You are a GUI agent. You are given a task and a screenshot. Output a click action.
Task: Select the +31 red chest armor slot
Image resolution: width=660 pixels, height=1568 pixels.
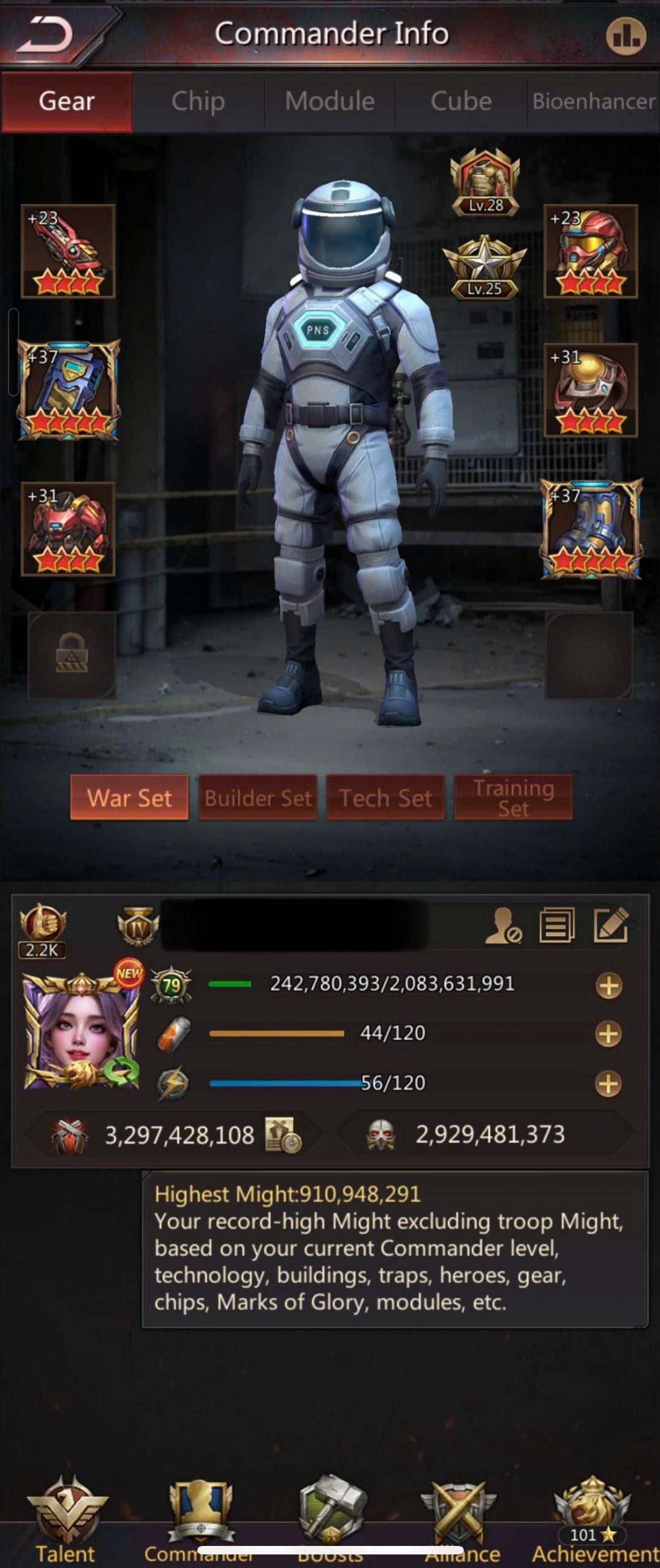click(68, 529)
